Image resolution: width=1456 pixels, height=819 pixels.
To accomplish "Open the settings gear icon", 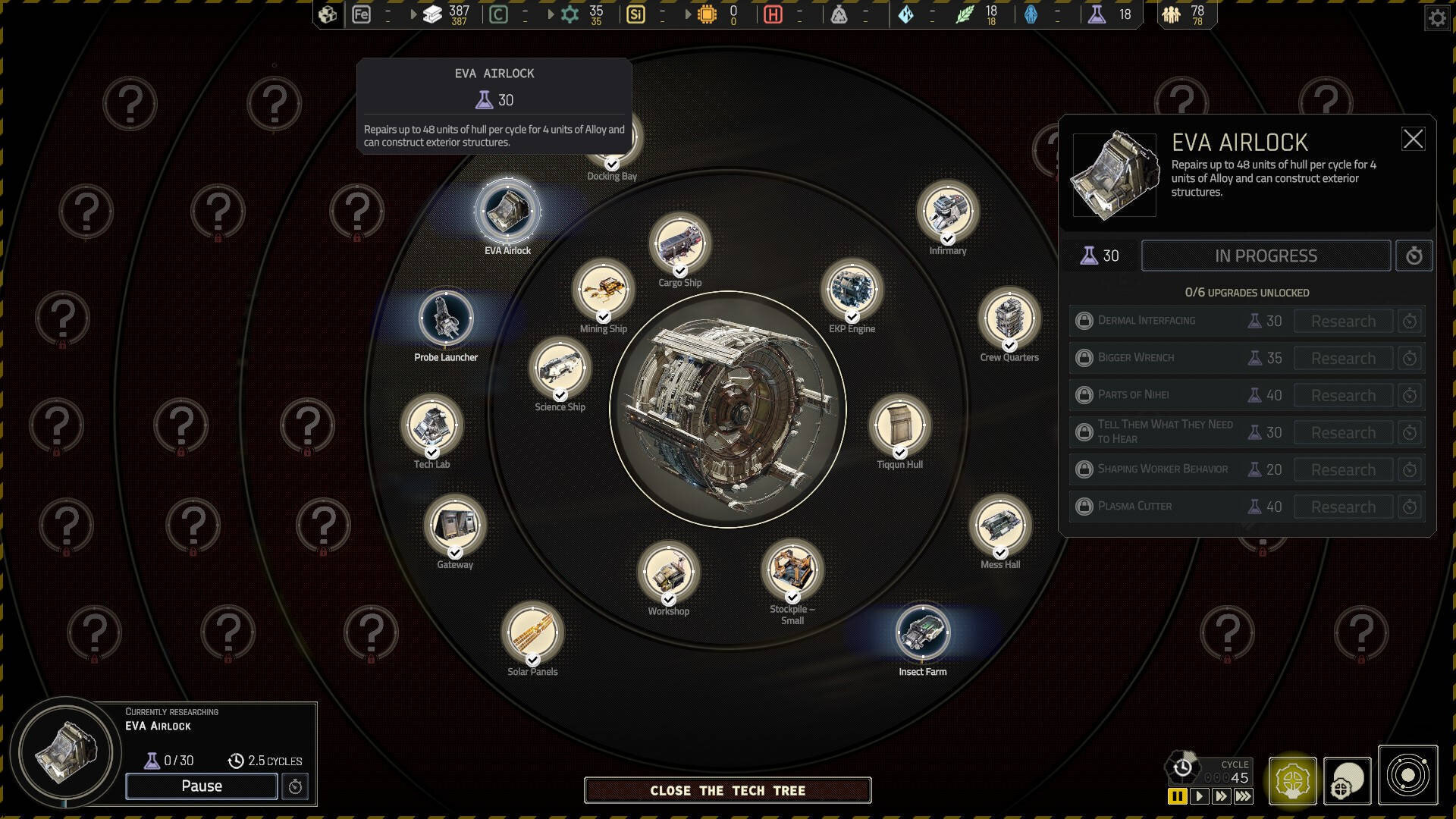I will click(1436, 18).
